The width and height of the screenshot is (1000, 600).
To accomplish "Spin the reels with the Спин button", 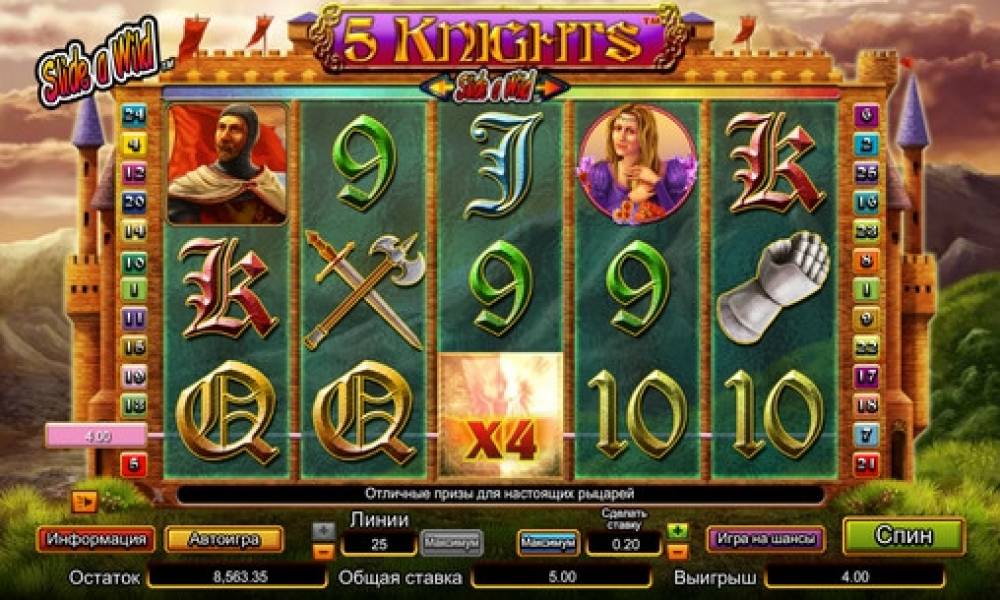I will click(903, 536).
